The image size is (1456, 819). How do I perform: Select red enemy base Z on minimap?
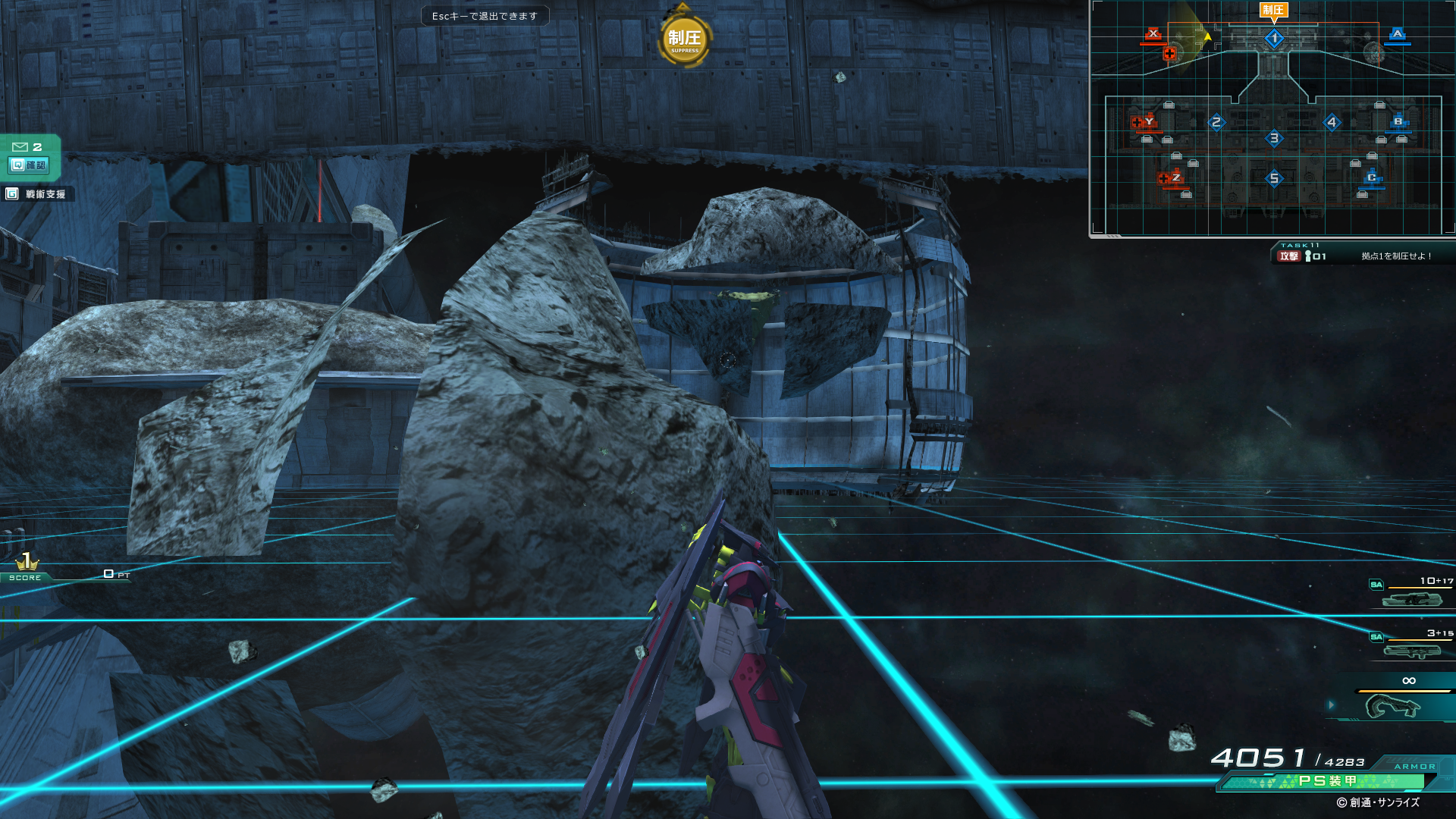click(x=1175, y=177)
